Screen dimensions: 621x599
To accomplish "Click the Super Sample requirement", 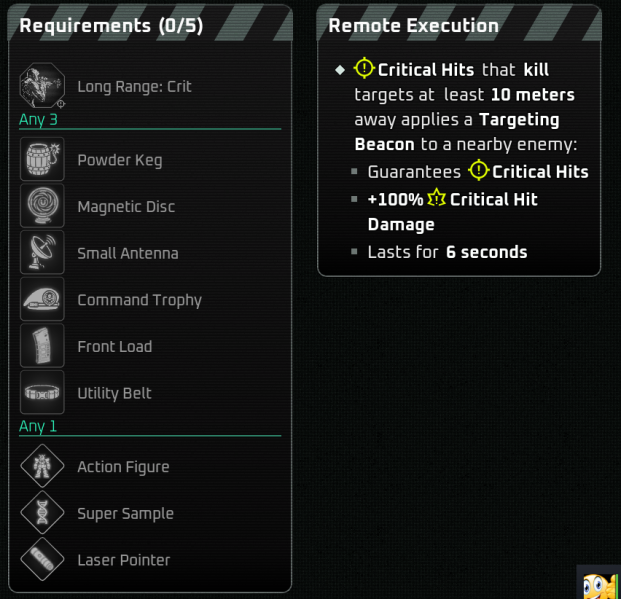I will 125,514.
